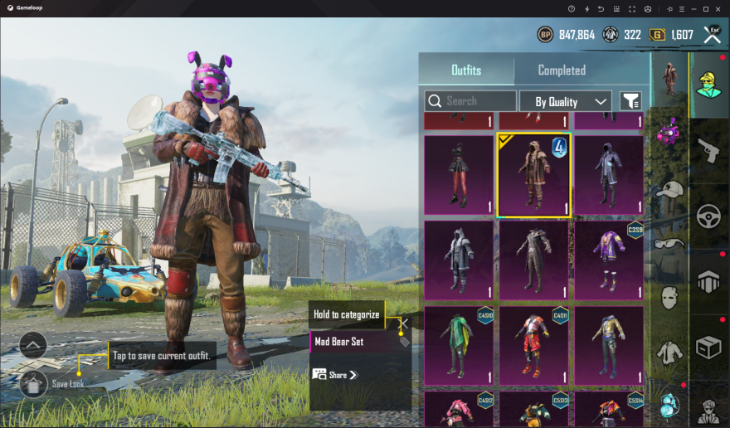
Task: Click the outfit Search field
Action: 470,101
